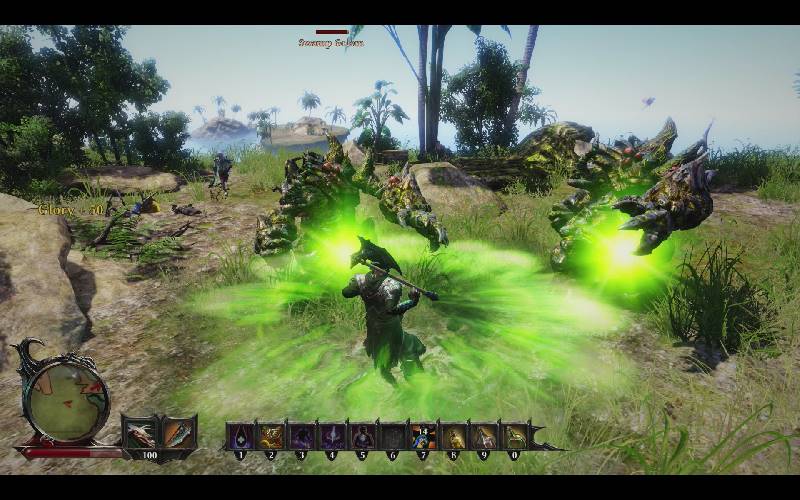Choose the yellow item in hotbar slot 0
This screenshot has height=500, width=800.
pyautogui.click(x=515, y=436)
